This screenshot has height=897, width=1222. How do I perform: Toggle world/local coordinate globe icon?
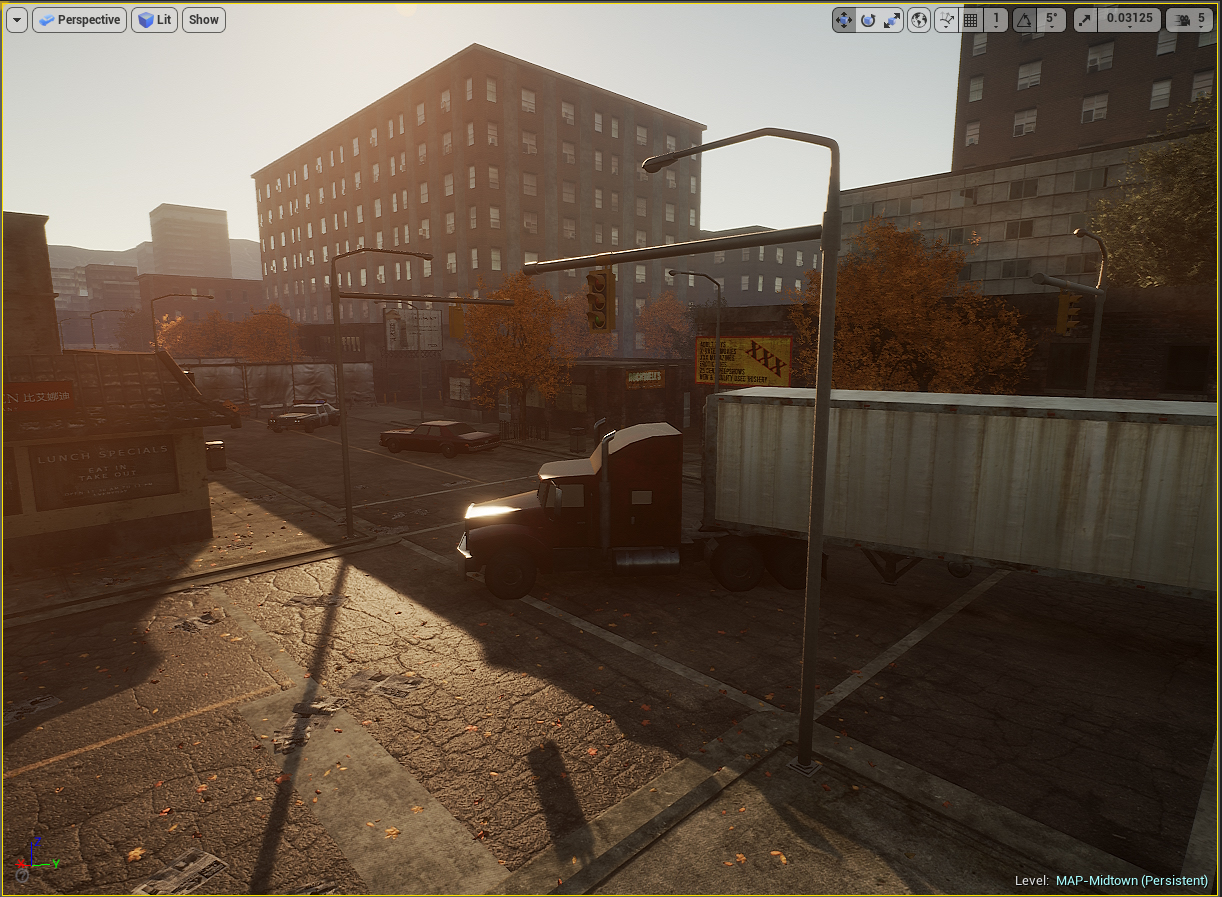(x=919, y=20)
